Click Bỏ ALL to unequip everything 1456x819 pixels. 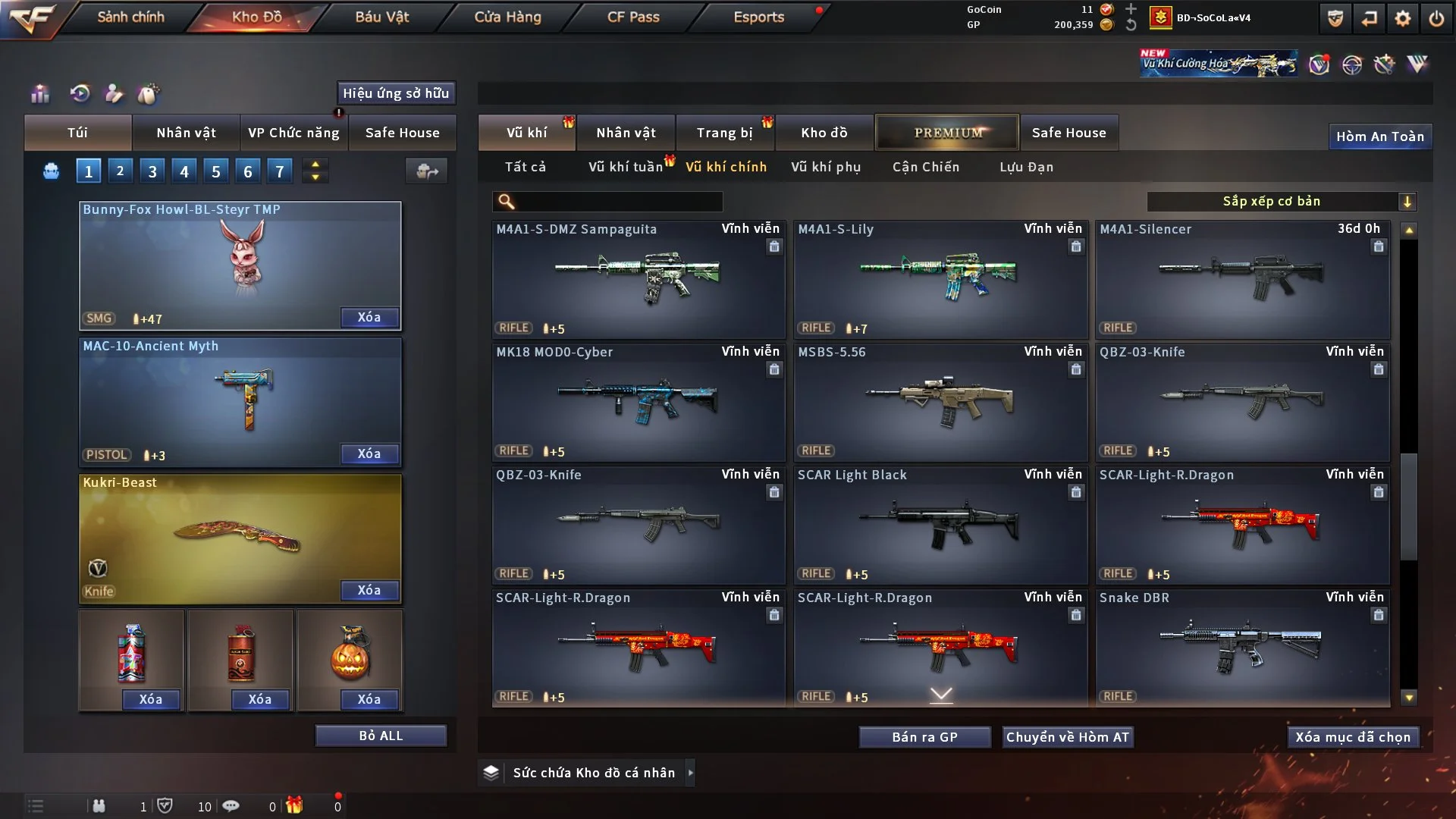pos(381,736)
